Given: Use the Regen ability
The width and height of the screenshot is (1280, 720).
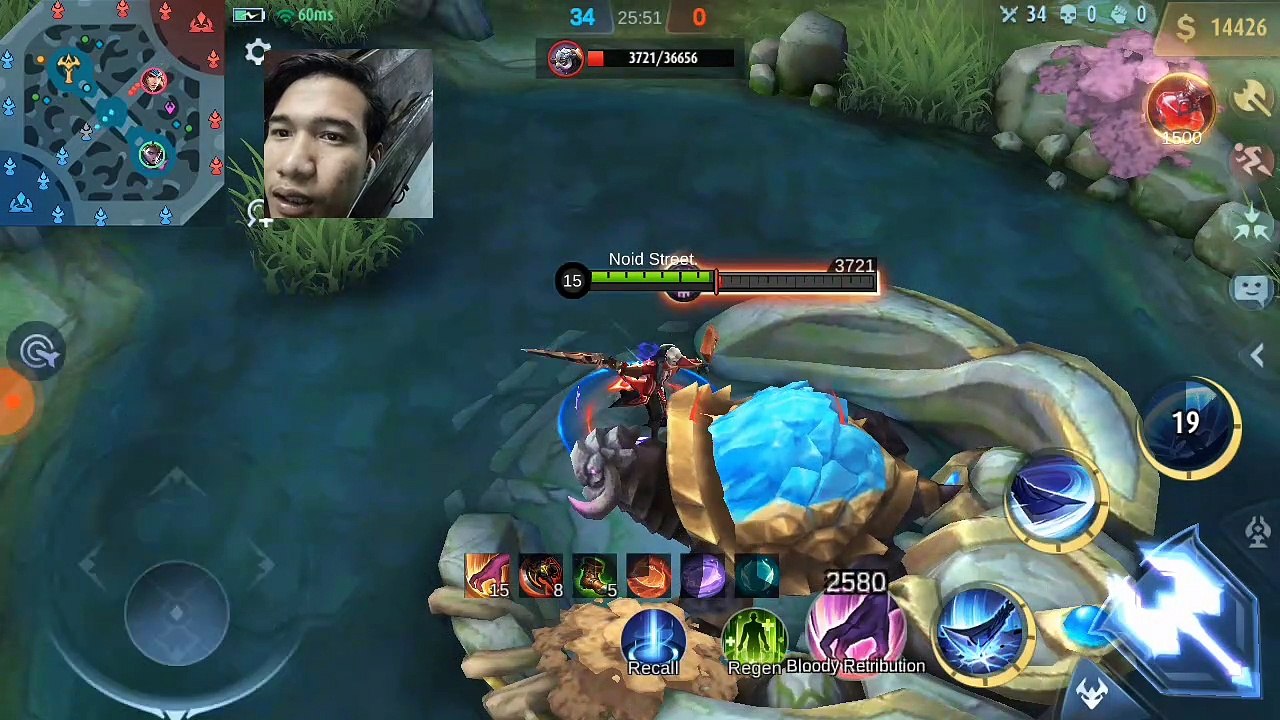Looking at the screenshot, I should pos(755,640).
